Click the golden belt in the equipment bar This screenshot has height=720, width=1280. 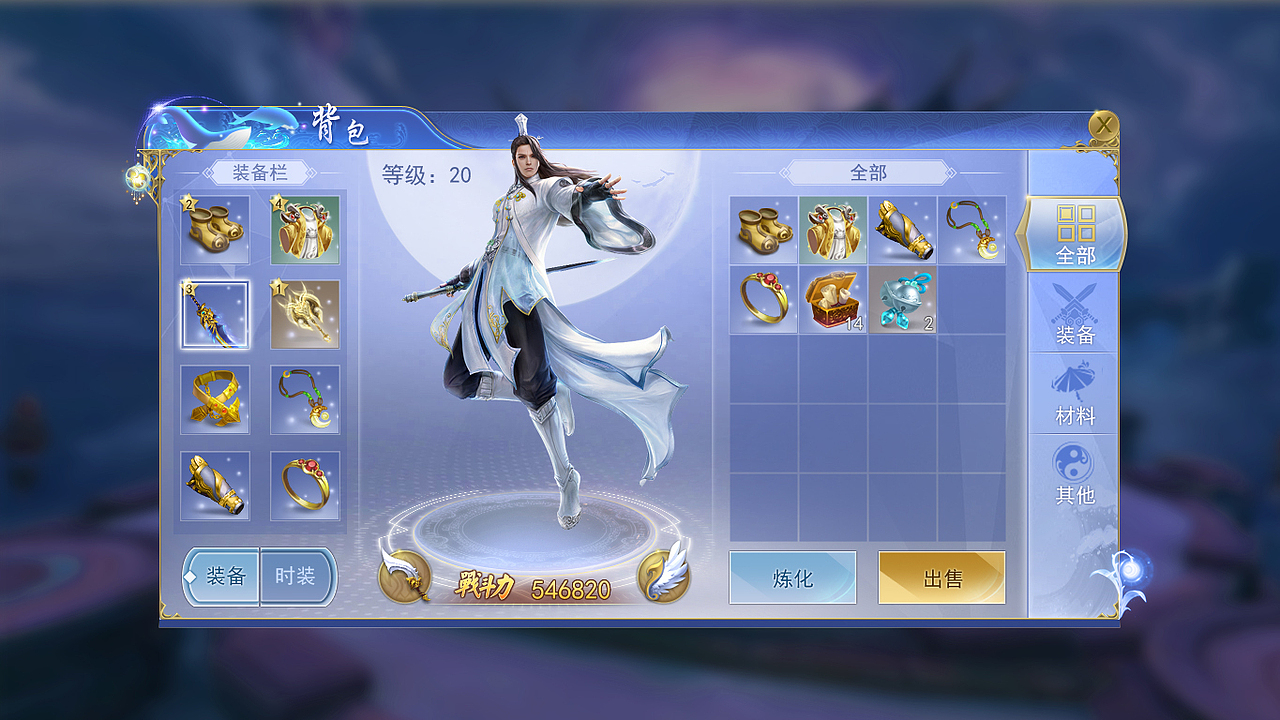(213, 399)
